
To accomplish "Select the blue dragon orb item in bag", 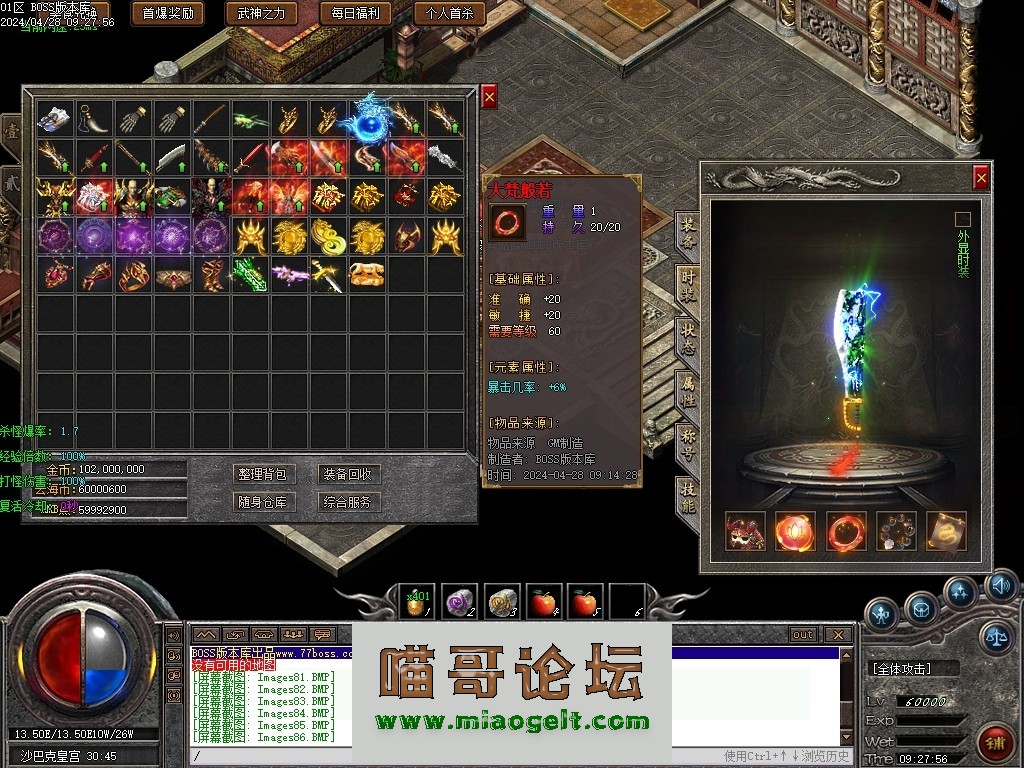I will pyautogui.click(x=367, y=120).
